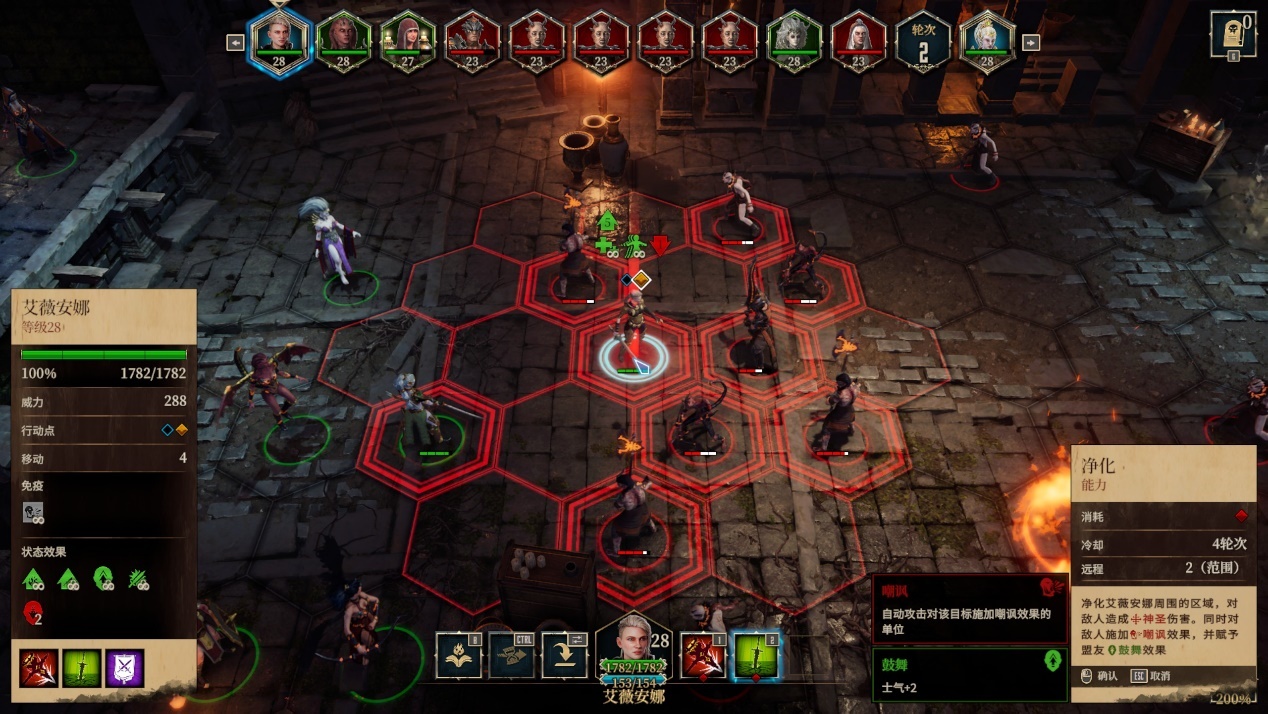Screen dimensions: 1268x714
Task: Click the round 2 marker in turn order
Action: coord(923,42)
